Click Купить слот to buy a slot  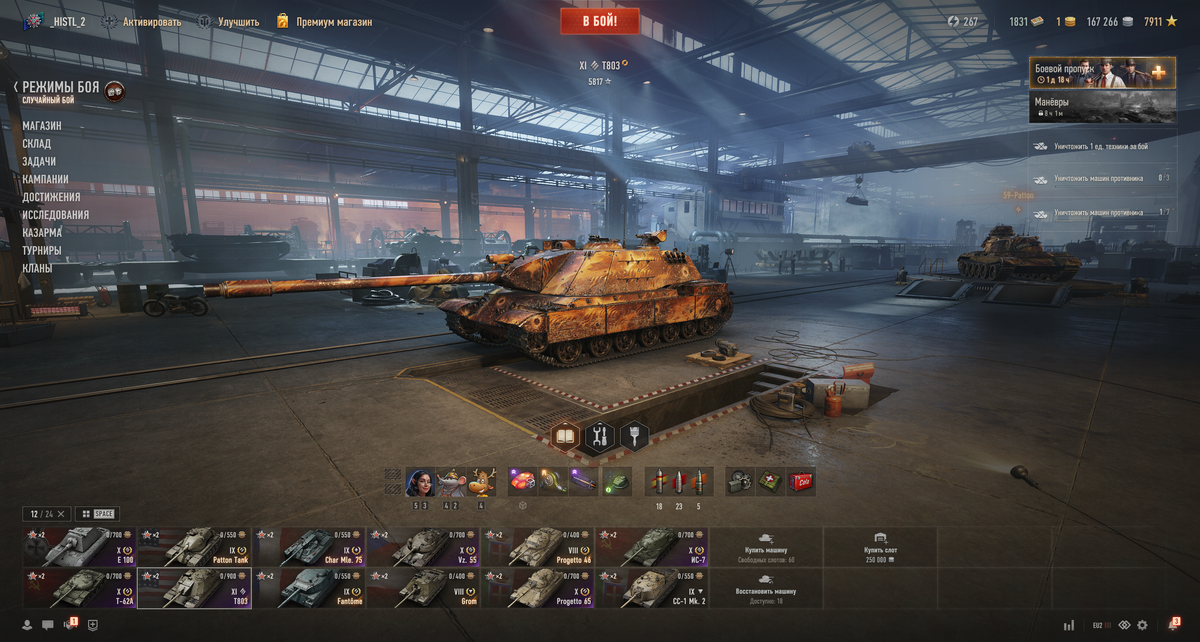[880, 547]
